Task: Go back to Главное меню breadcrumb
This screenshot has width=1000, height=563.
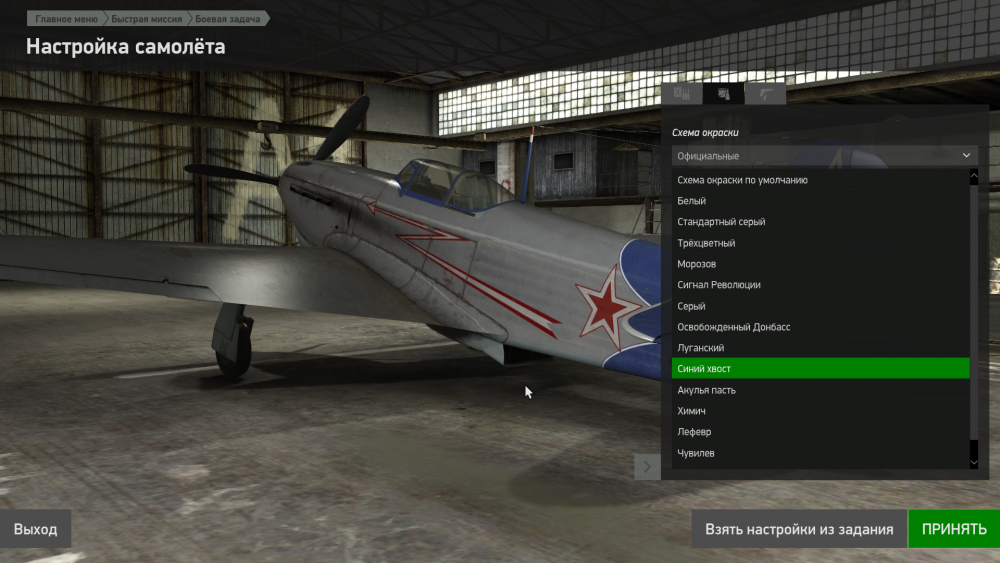Action: (x=66, y=19)
